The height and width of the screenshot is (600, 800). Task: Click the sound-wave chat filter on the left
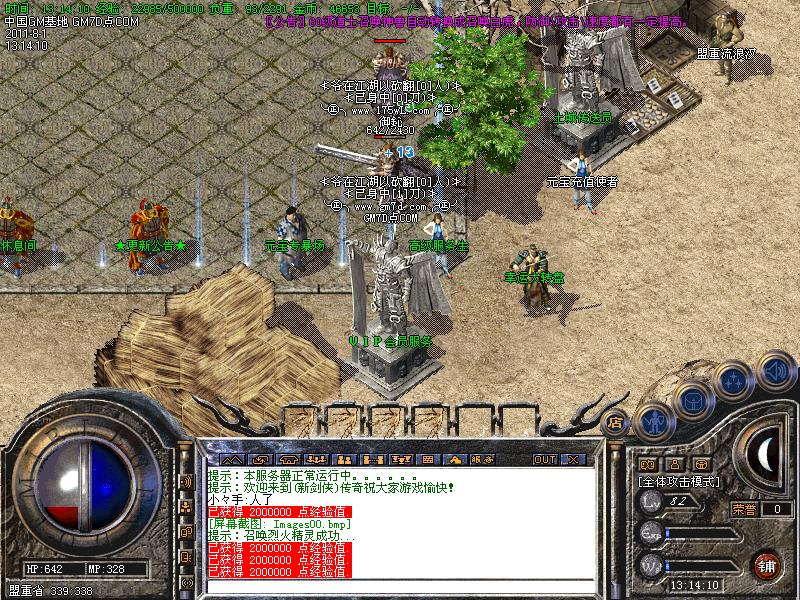pyautogui.click(x=186, y=481)
